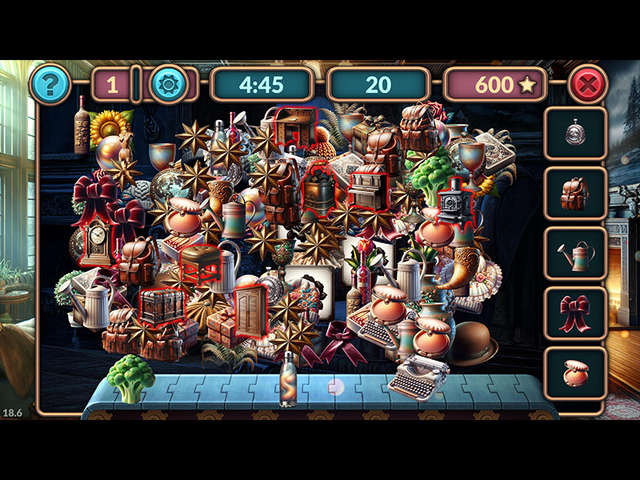Select the red-outlined wooden wardrobe
The image size is (640, 480).
(x=249, y=311)
